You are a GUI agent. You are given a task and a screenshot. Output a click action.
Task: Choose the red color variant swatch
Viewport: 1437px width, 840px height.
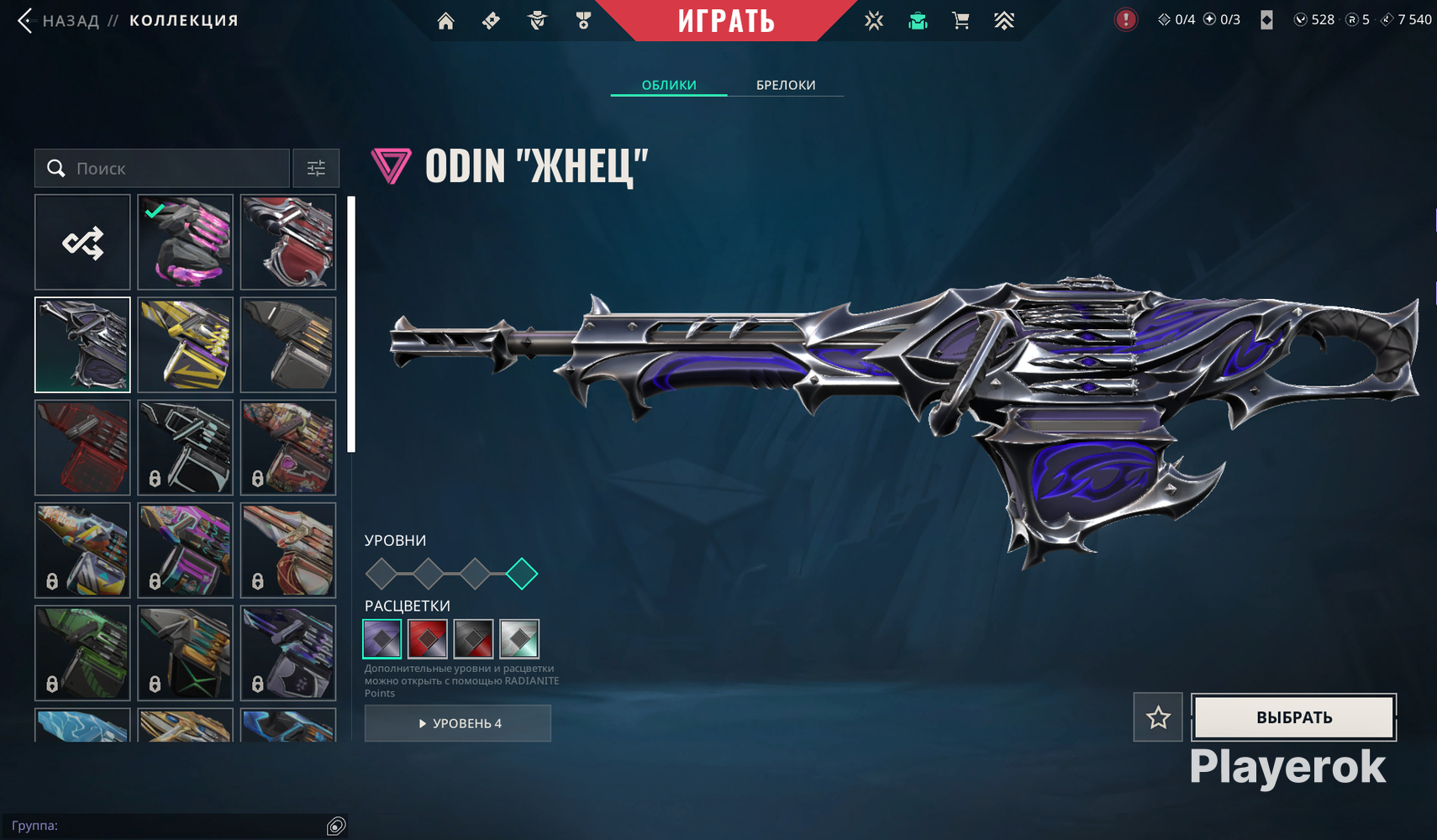coord(427,639)
